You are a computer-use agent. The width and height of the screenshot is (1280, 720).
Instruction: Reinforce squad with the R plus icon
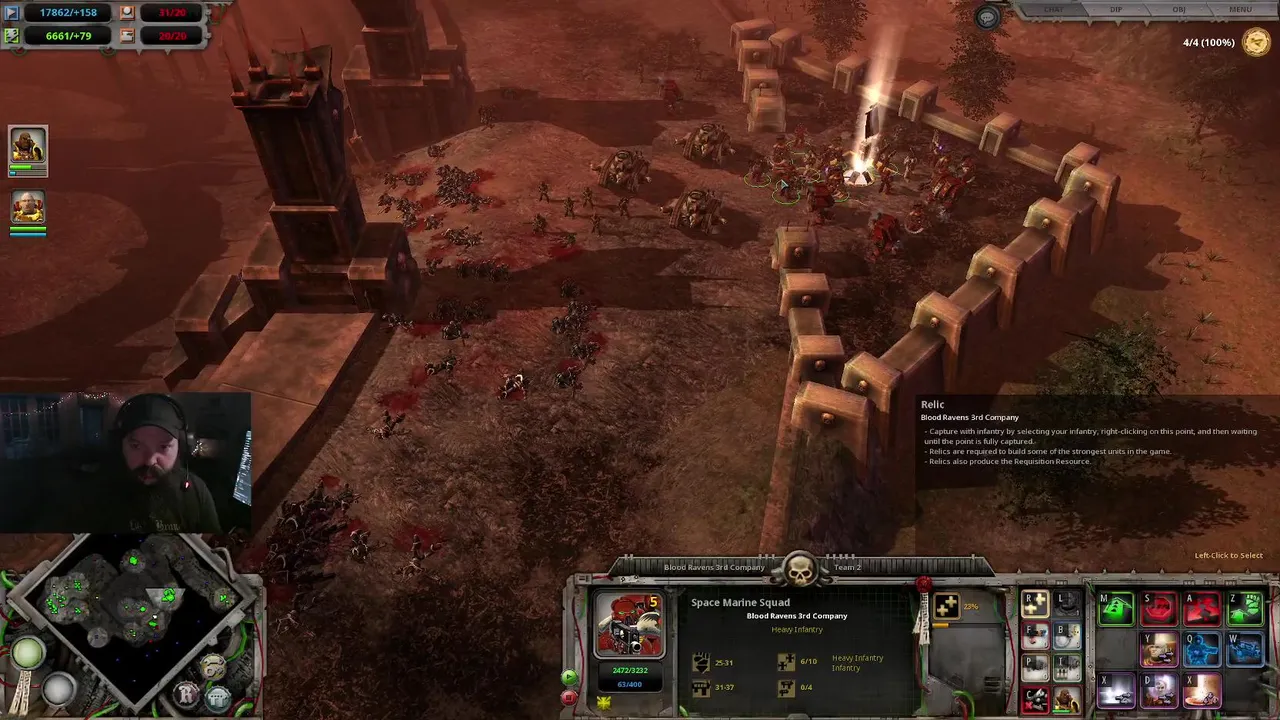pyautogui.click(x=1035, y=603)
